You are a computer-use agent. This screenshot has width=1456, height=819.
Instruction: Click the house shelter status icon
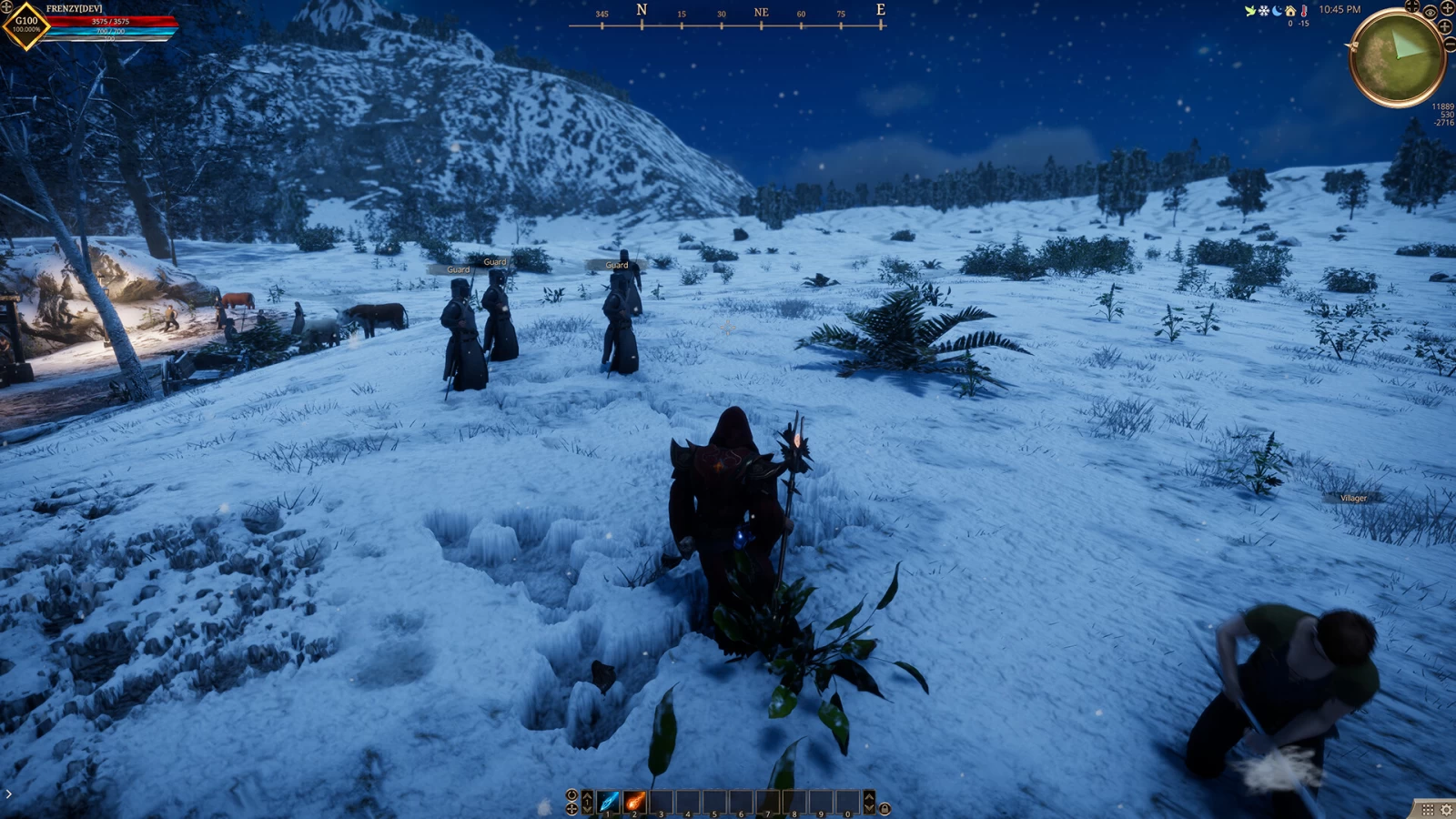point(1290,11)
